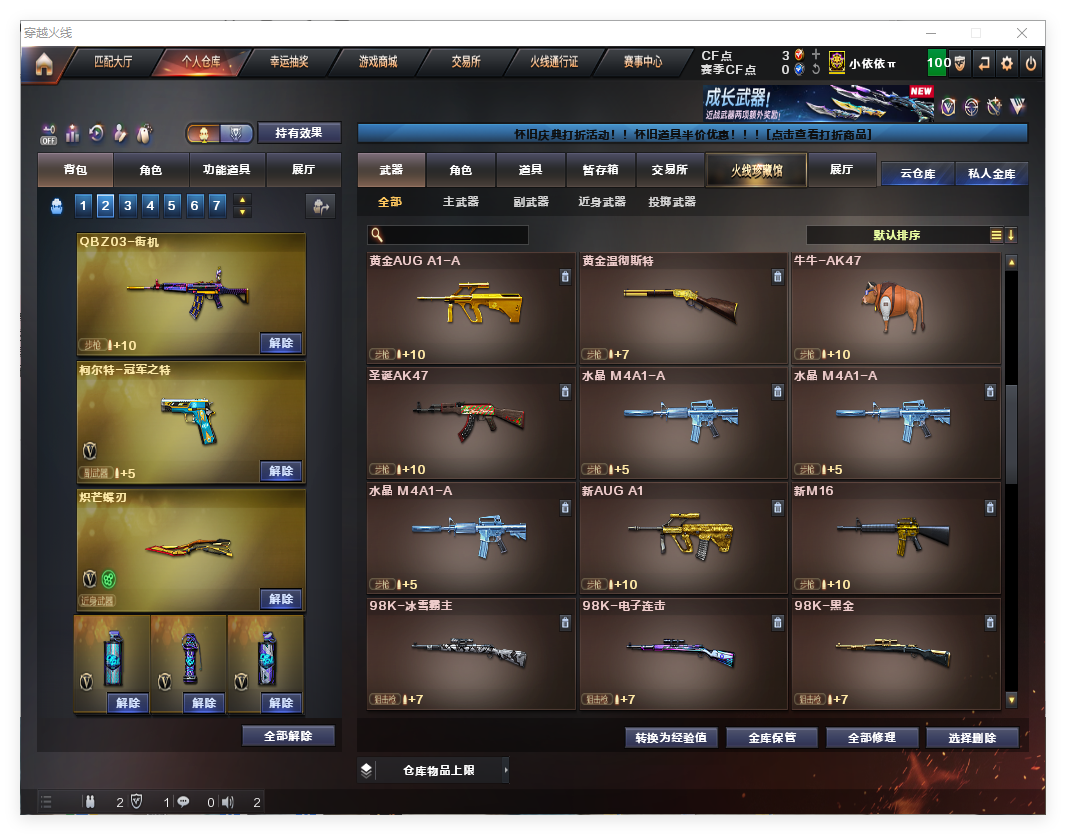This screenshot has height=835, width=1066.
Task: Click 全部解除 to unequip everything
Action: (288, 736)
